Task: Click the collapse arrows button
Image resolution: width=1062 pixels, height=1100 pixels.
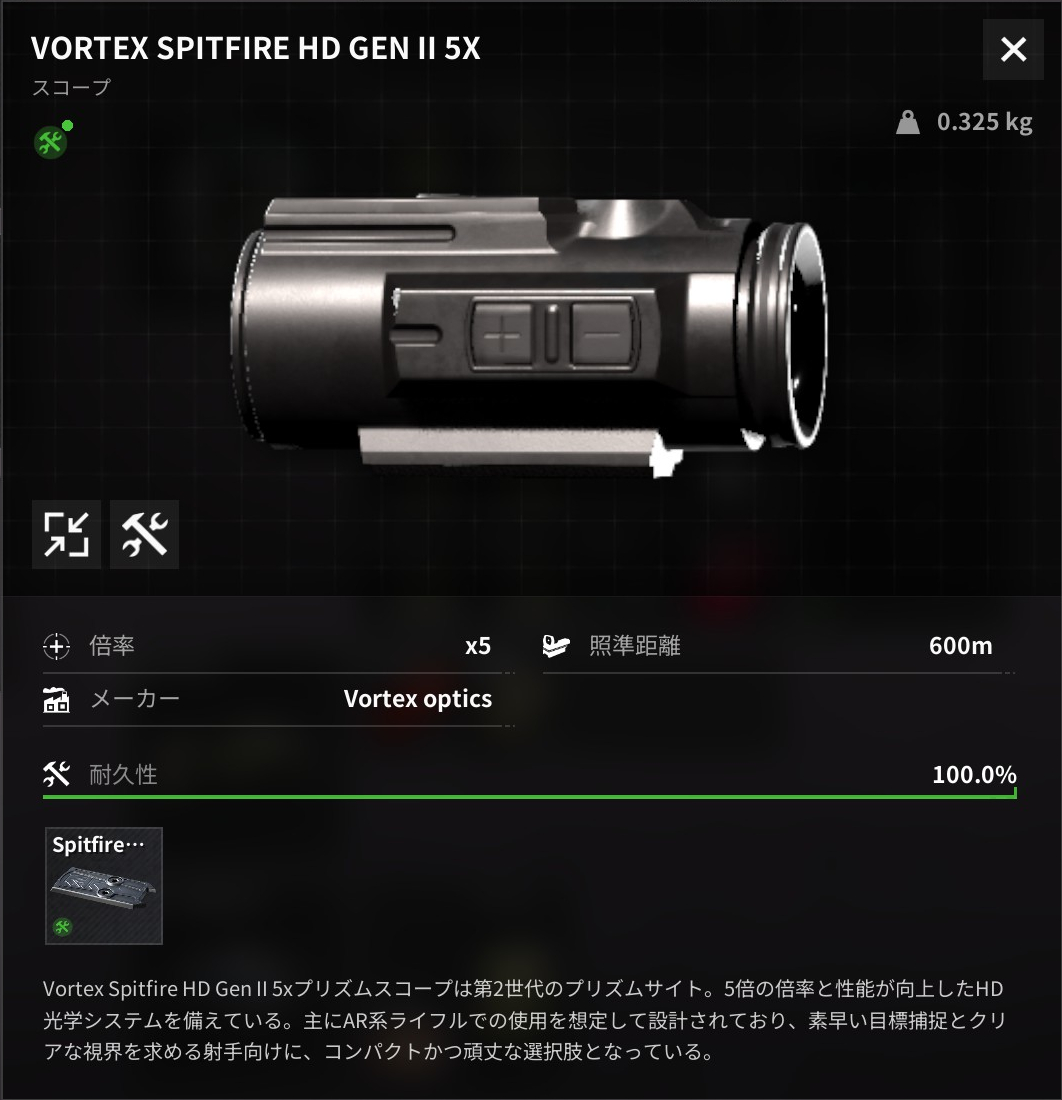Action: click(x=66, y=534)
